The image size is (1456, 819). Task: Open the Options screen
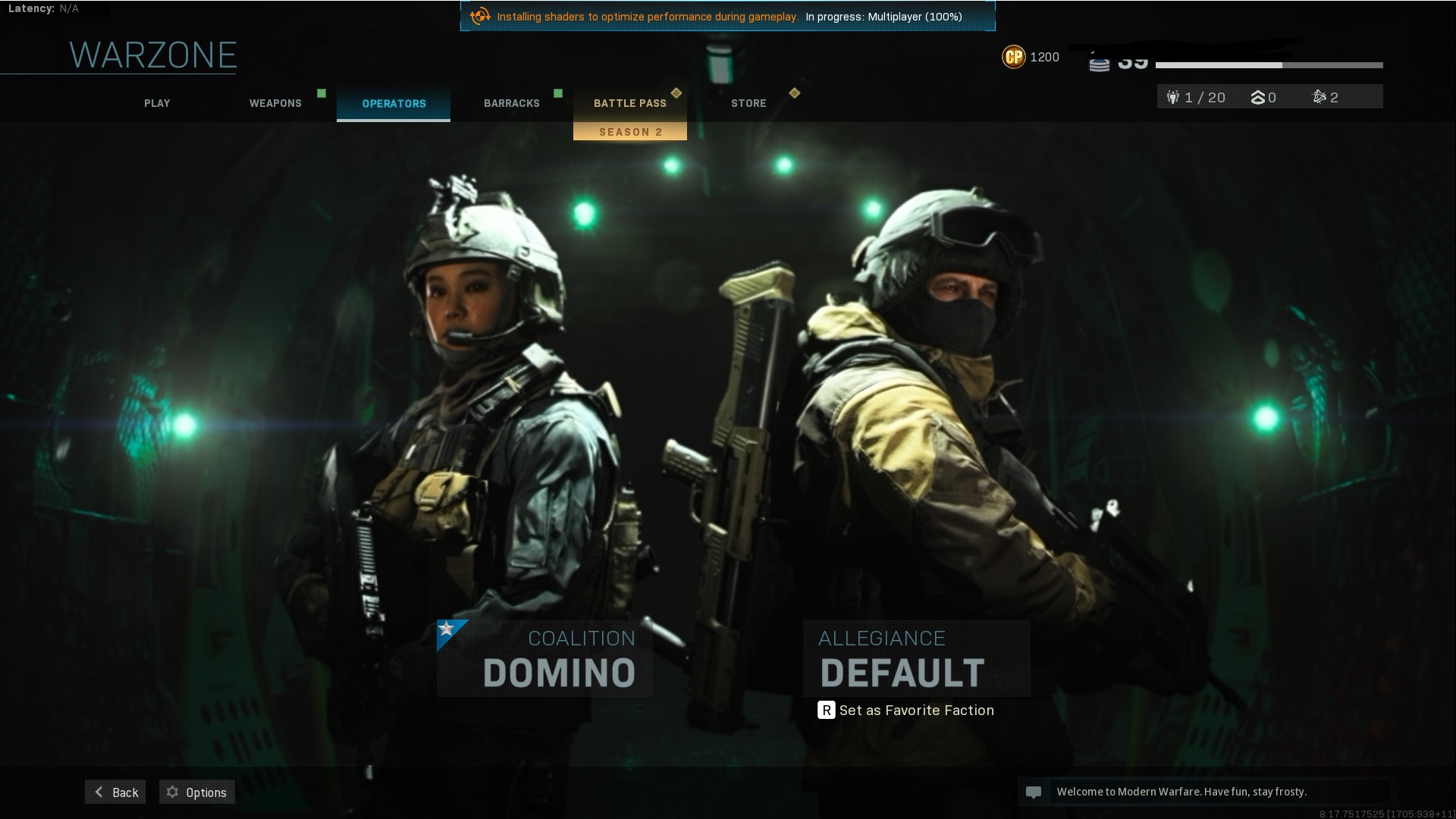click(x=196, y=792)
